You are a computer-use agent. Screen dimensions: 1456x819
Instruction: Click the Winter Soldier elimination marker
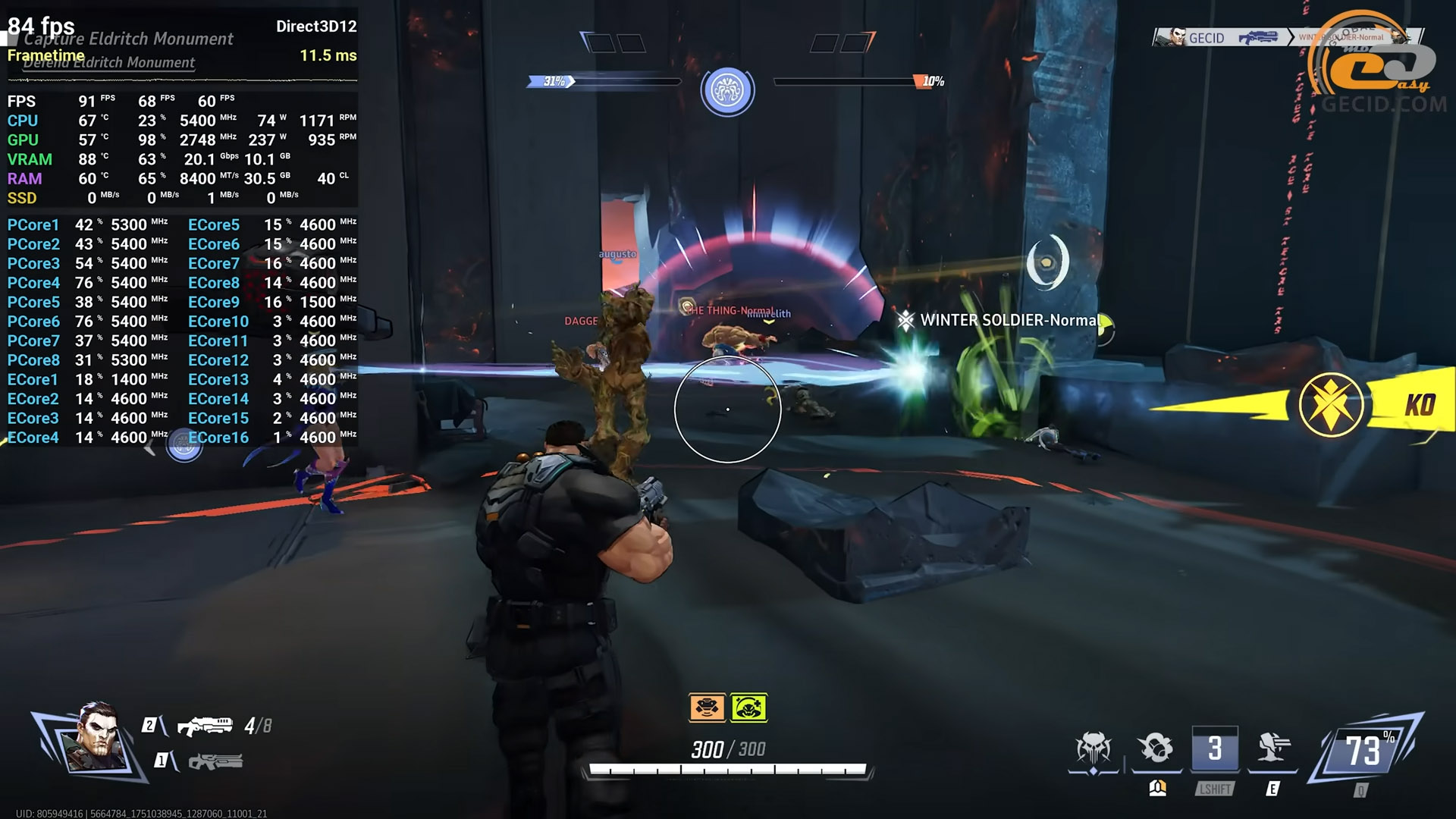point(905,320)
